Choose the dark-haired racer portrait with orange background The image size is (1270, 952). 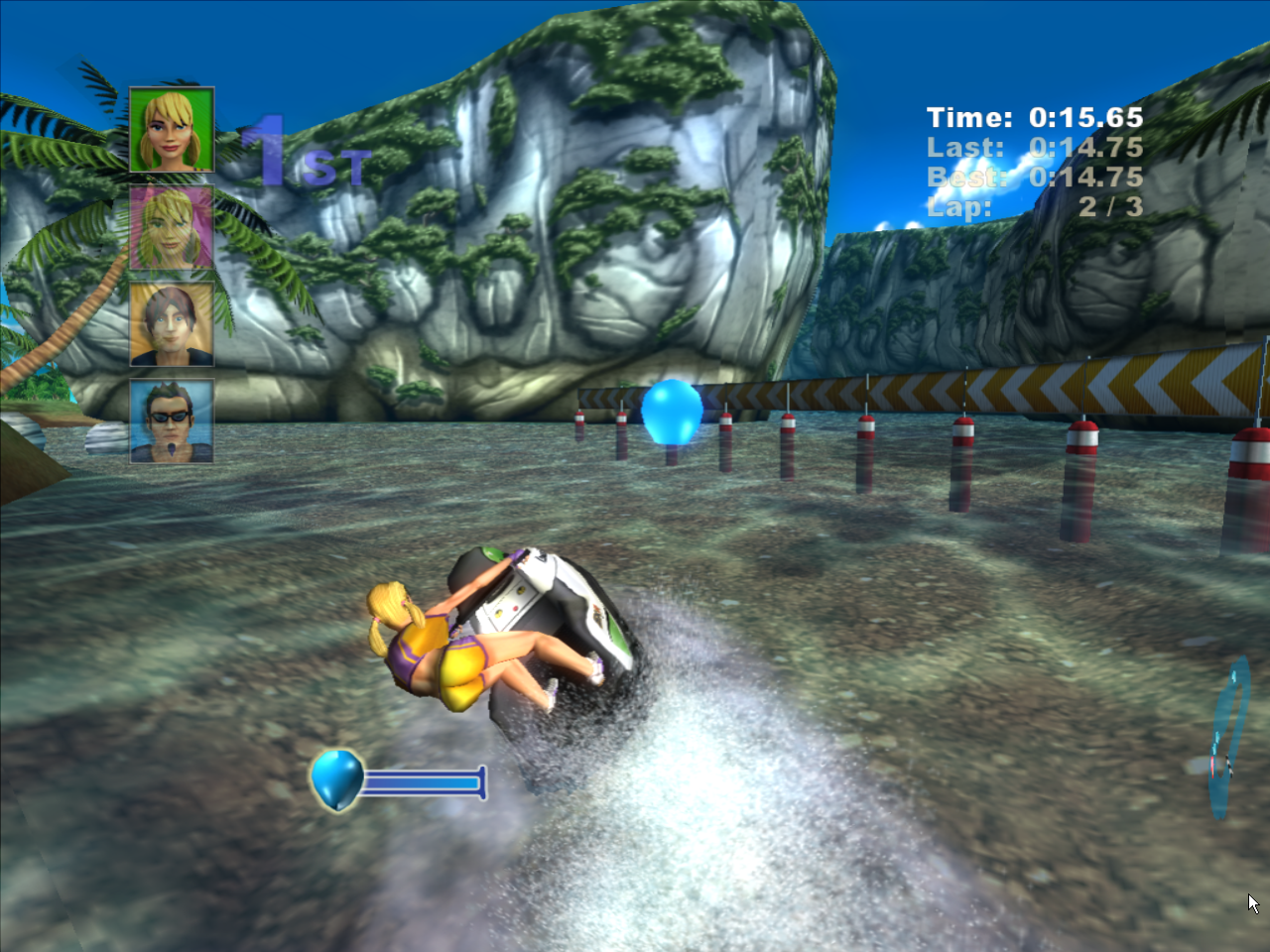pos(172,324)
